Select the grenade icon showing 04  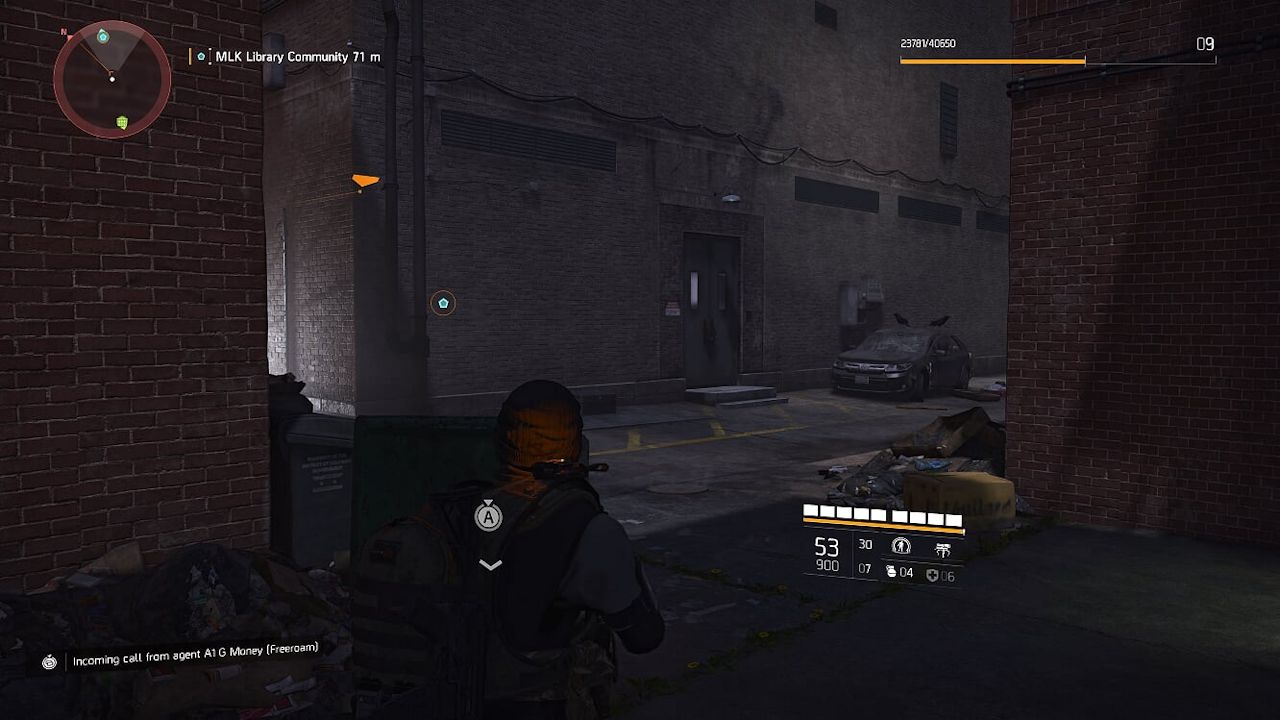(891, 572)
